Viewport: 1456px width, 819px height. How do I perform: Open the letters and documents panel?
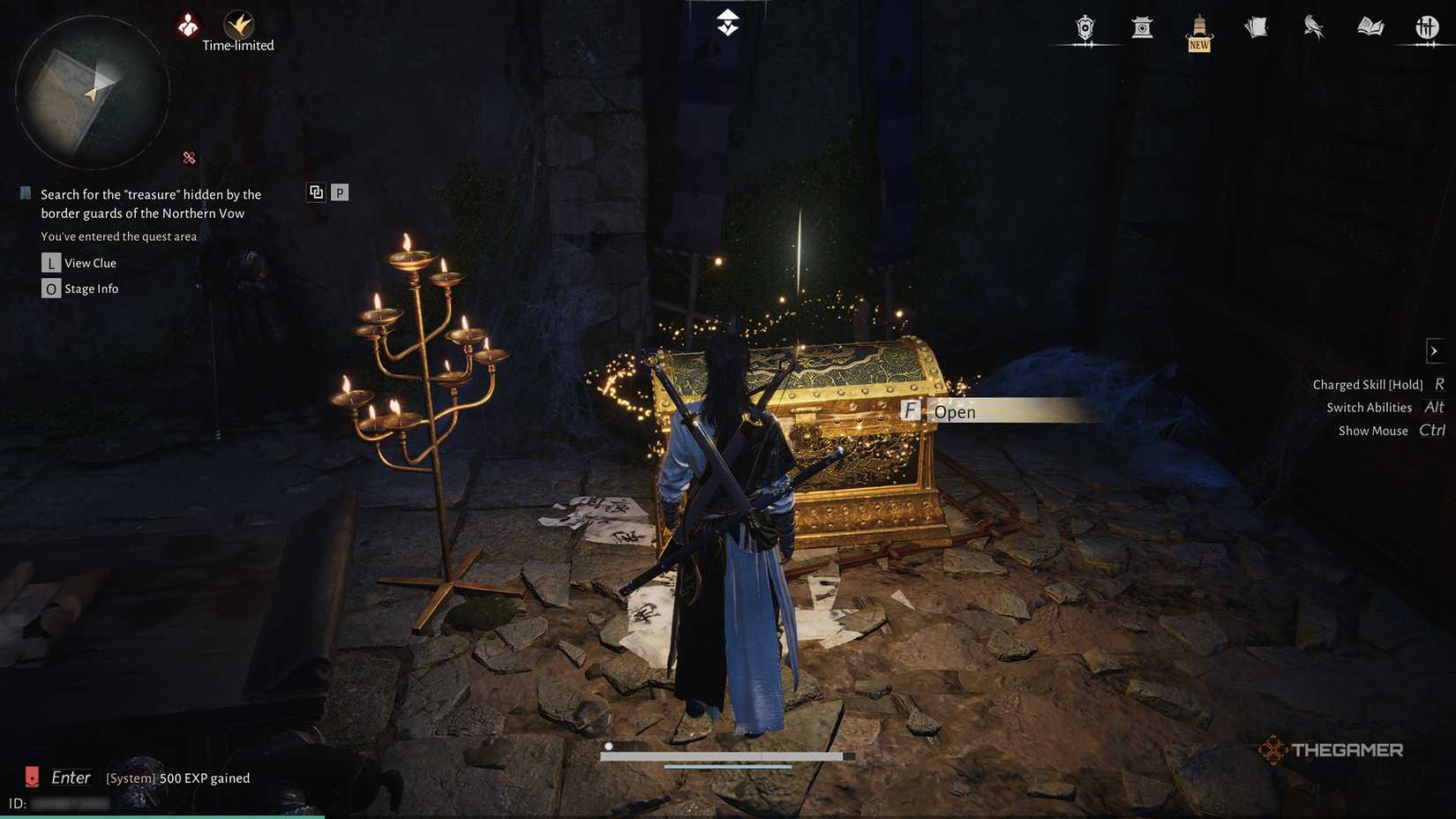(1255, 28)
